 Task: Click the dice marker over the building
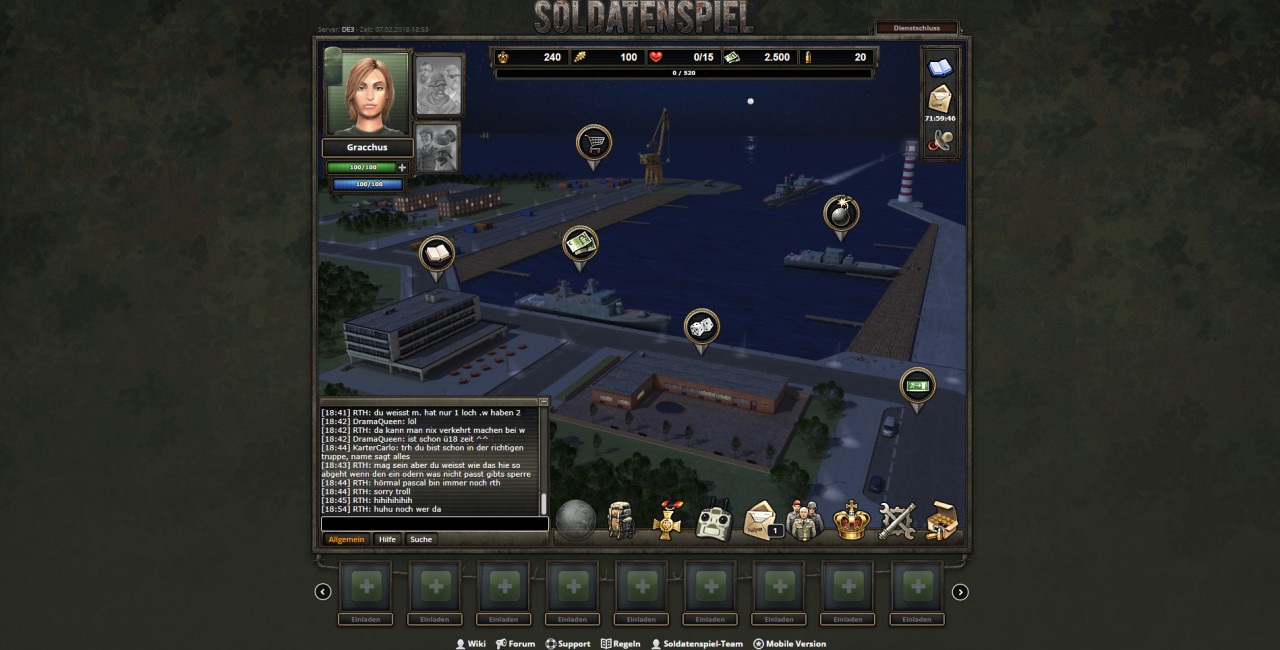click(x=701, y=326)
